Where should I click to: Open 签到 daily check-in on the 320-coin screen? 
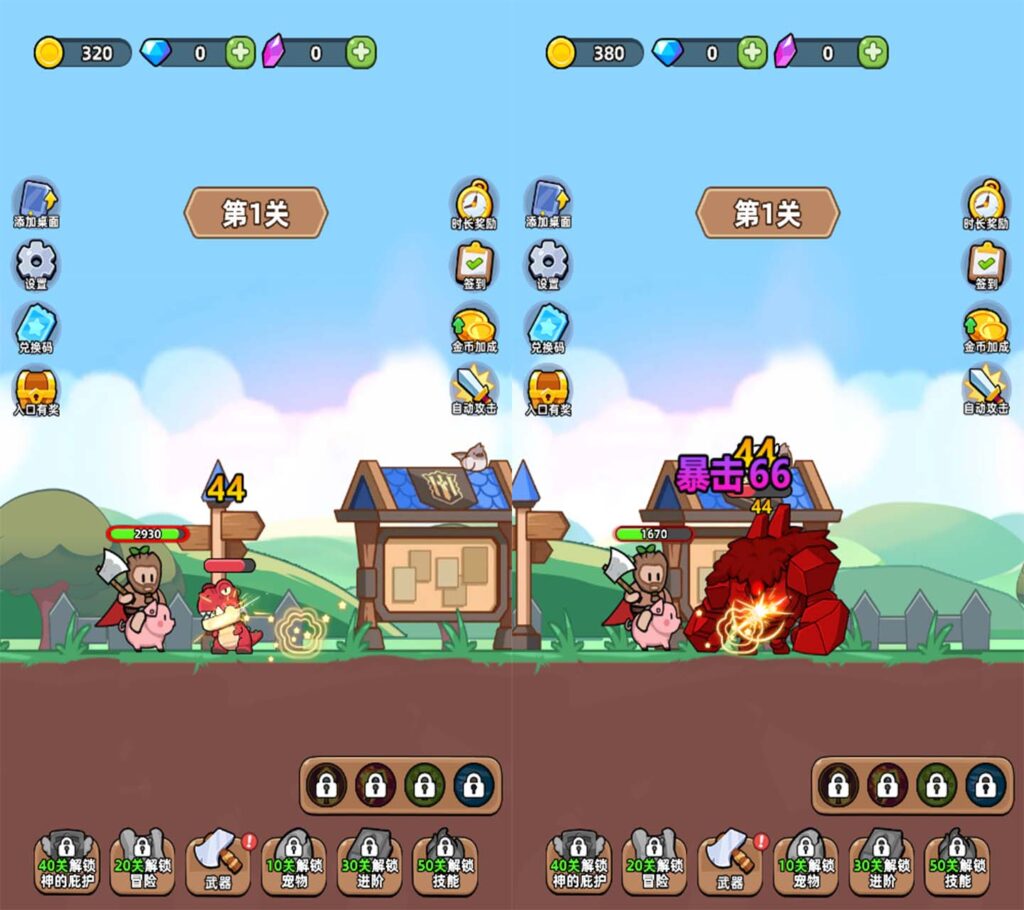pos(474,263)
